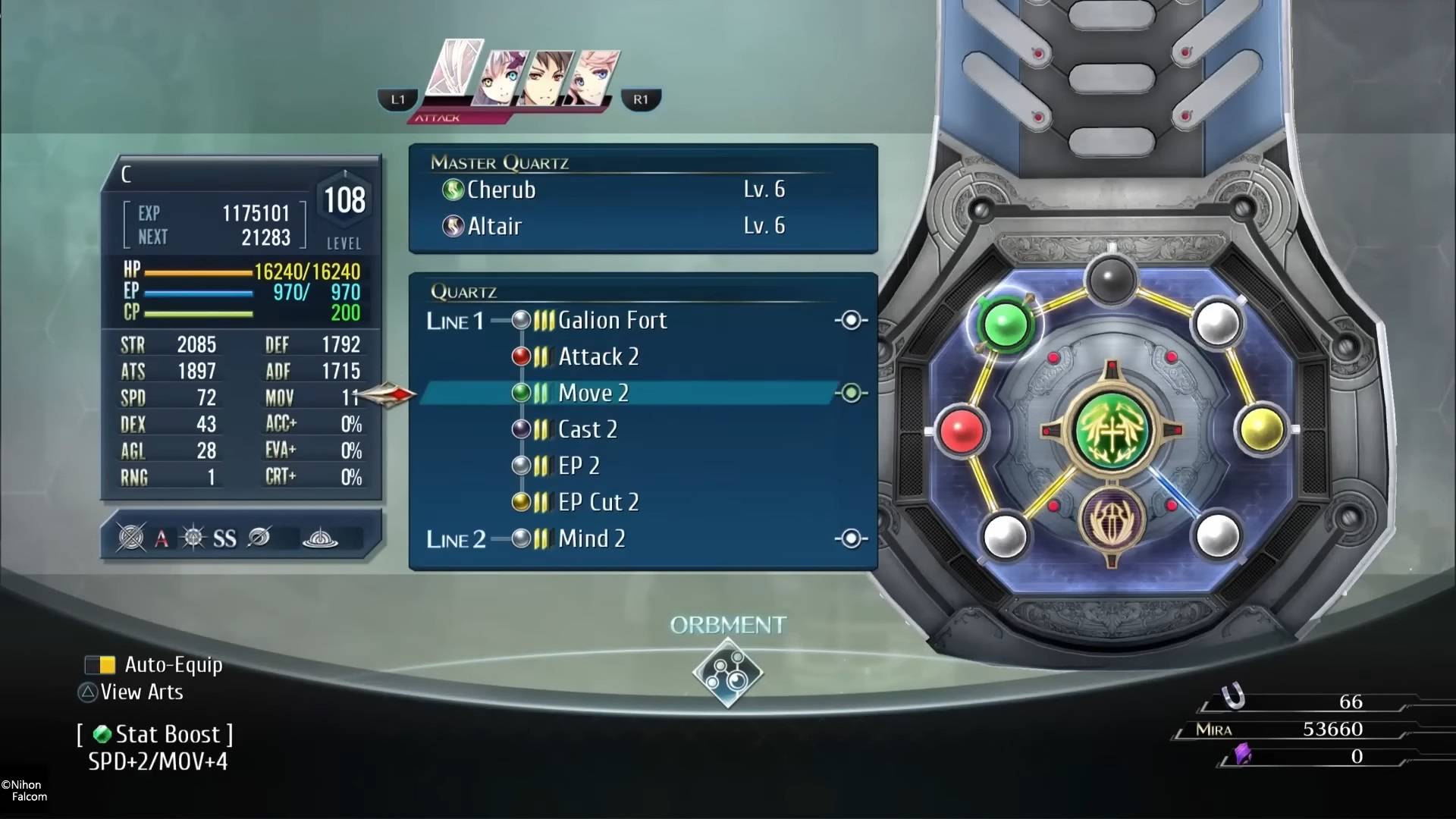
Task: Open the central green master quartz slot
Action: [x=1111, y=429]
